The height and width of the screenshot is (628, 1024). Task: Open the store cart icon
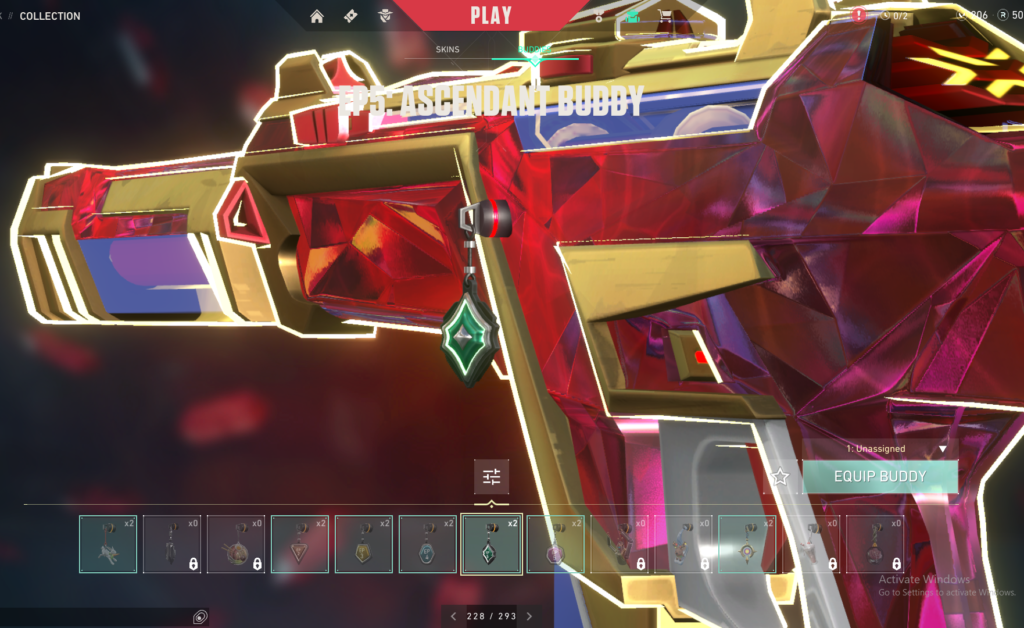(x=663, y=16)
